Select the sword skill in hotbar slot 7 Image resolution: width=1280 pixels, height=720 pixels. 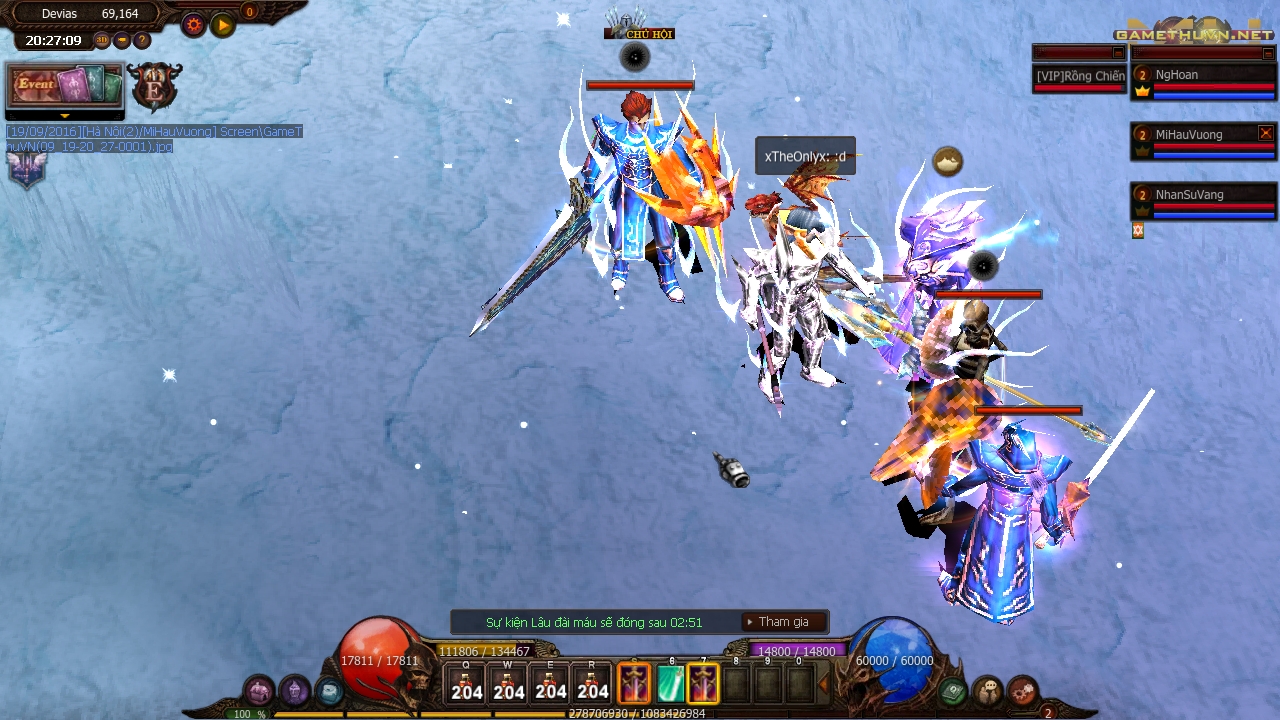(702, 683)
